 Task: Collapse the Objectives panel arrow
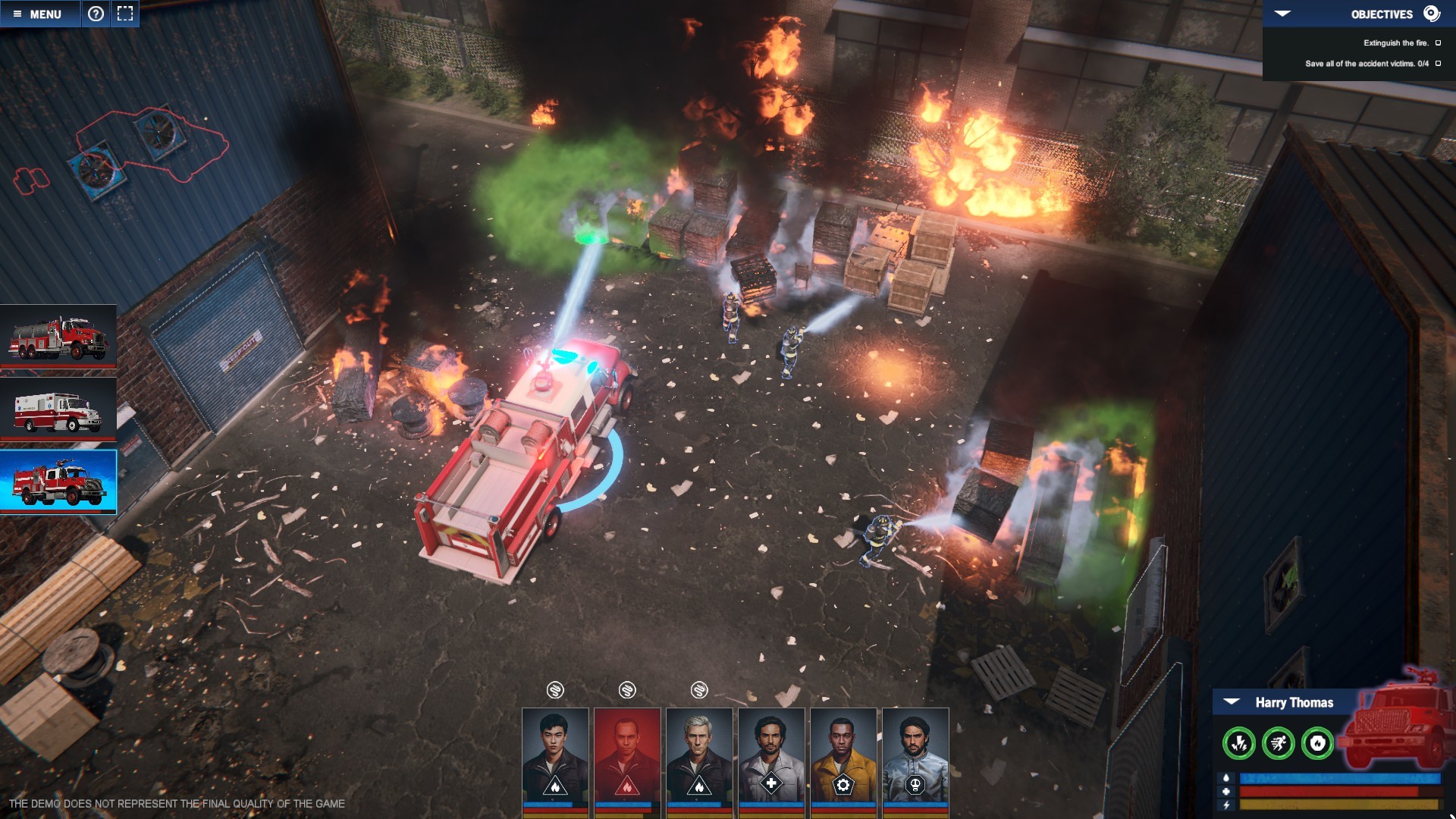[1282, 14]
